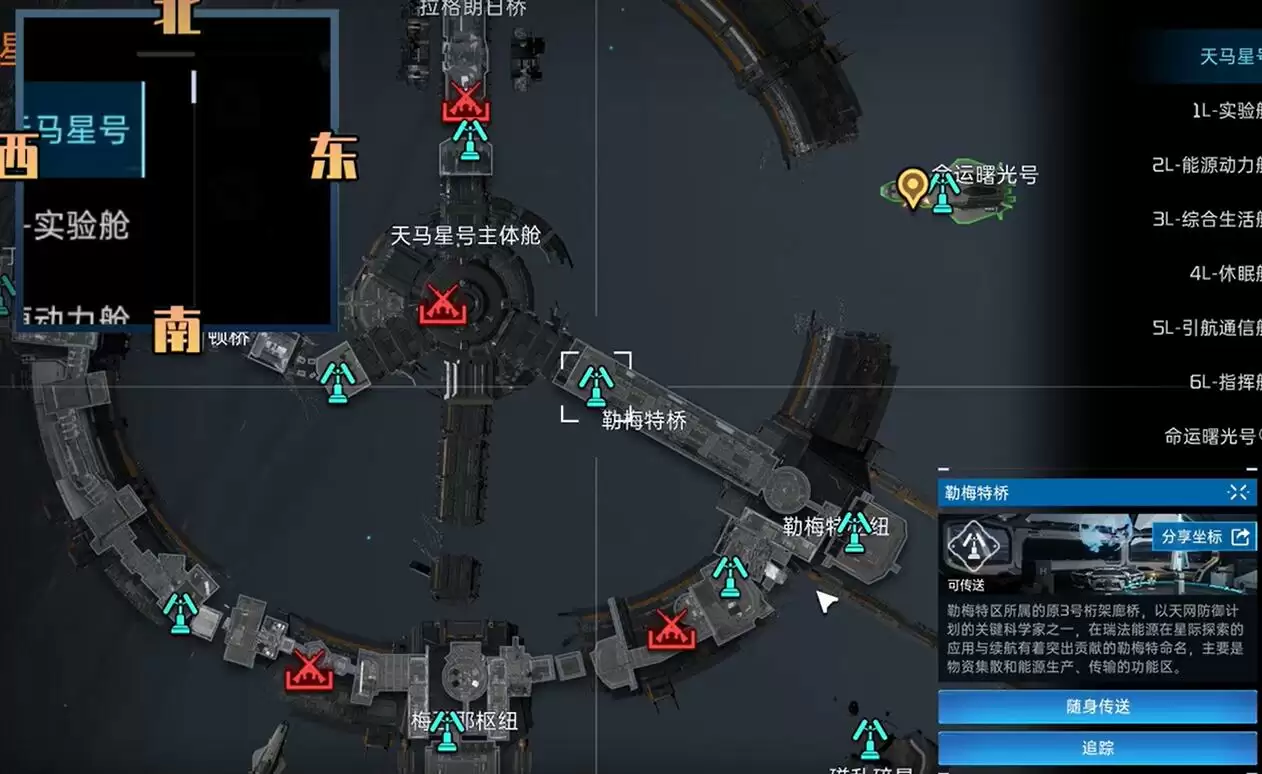Click the selected 勒梅特桥 teleporter marker

coord(596,385)
